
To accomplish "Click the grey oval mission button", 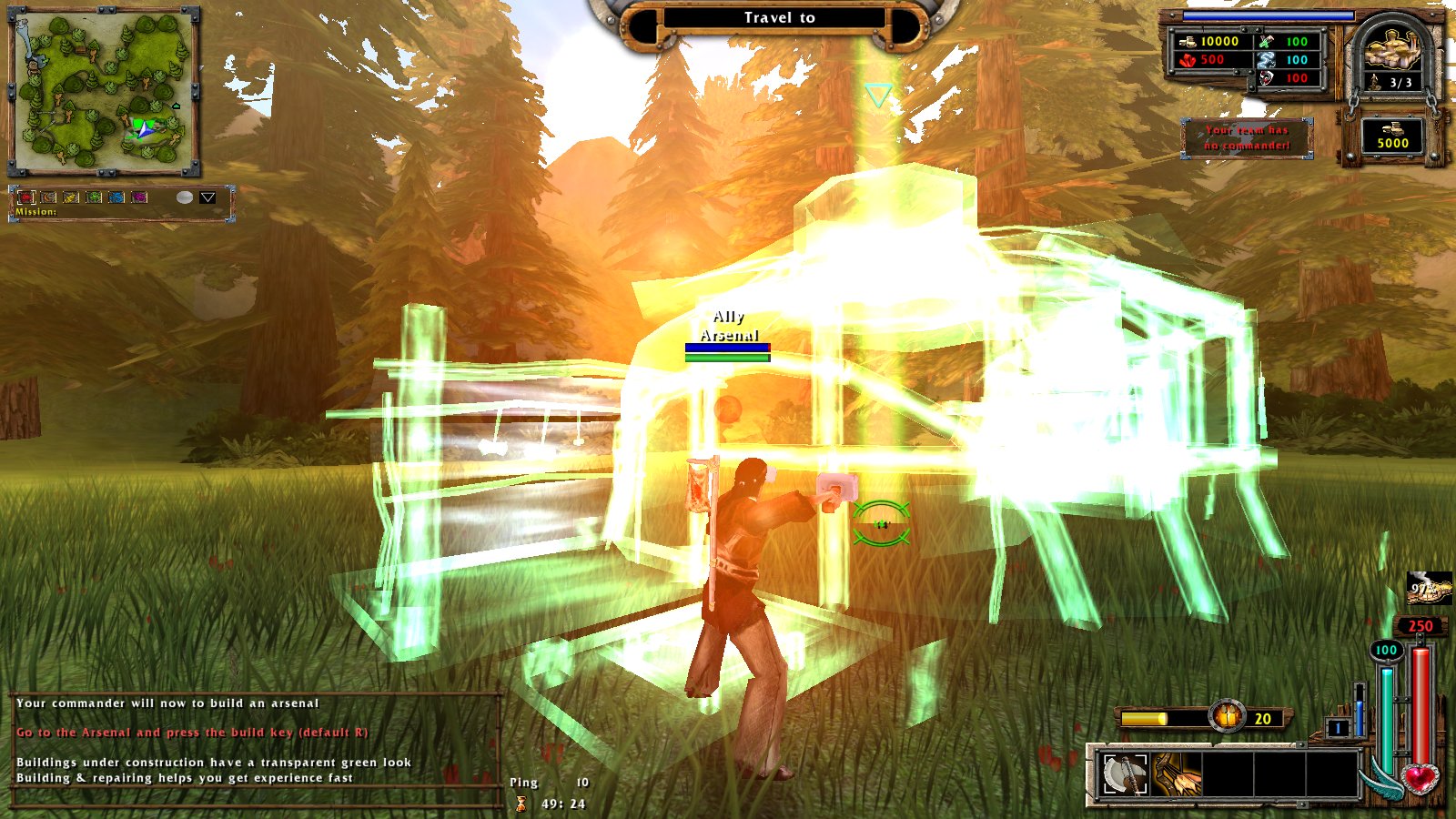I will (x=185, y=197).
